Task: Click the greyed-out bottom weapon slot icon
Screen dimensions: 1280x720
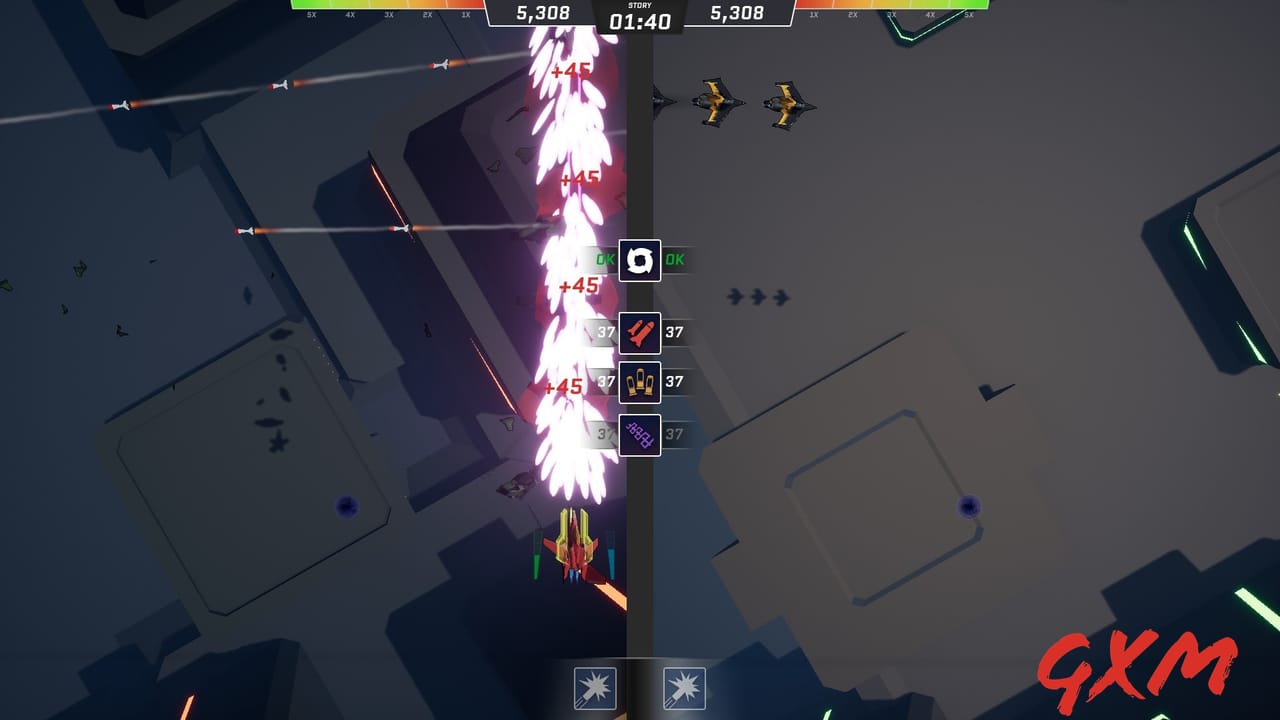Action: [639, 434]
